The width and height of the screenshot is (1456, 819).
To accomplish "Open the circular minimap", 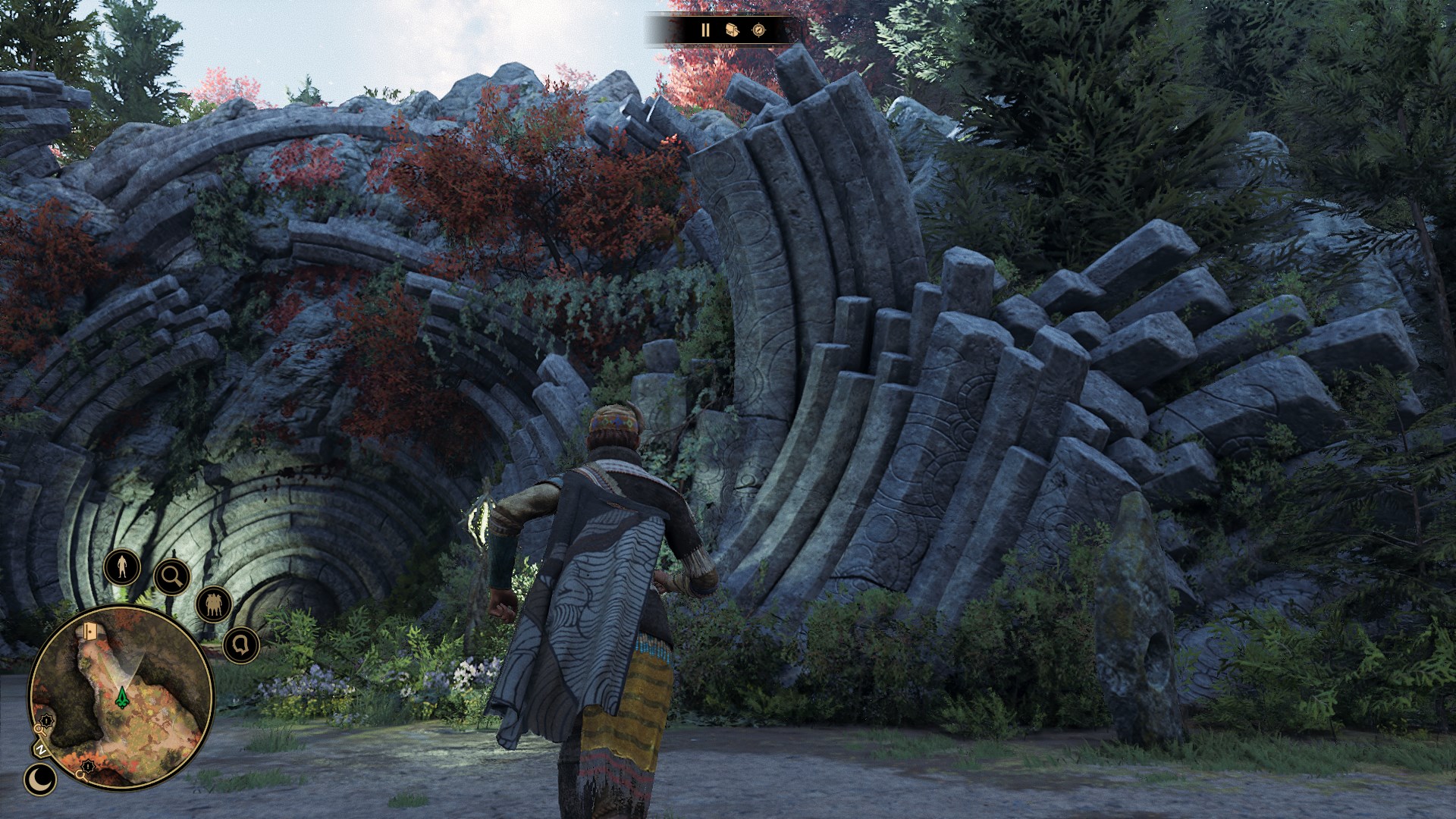I will (x=121, y=698).
